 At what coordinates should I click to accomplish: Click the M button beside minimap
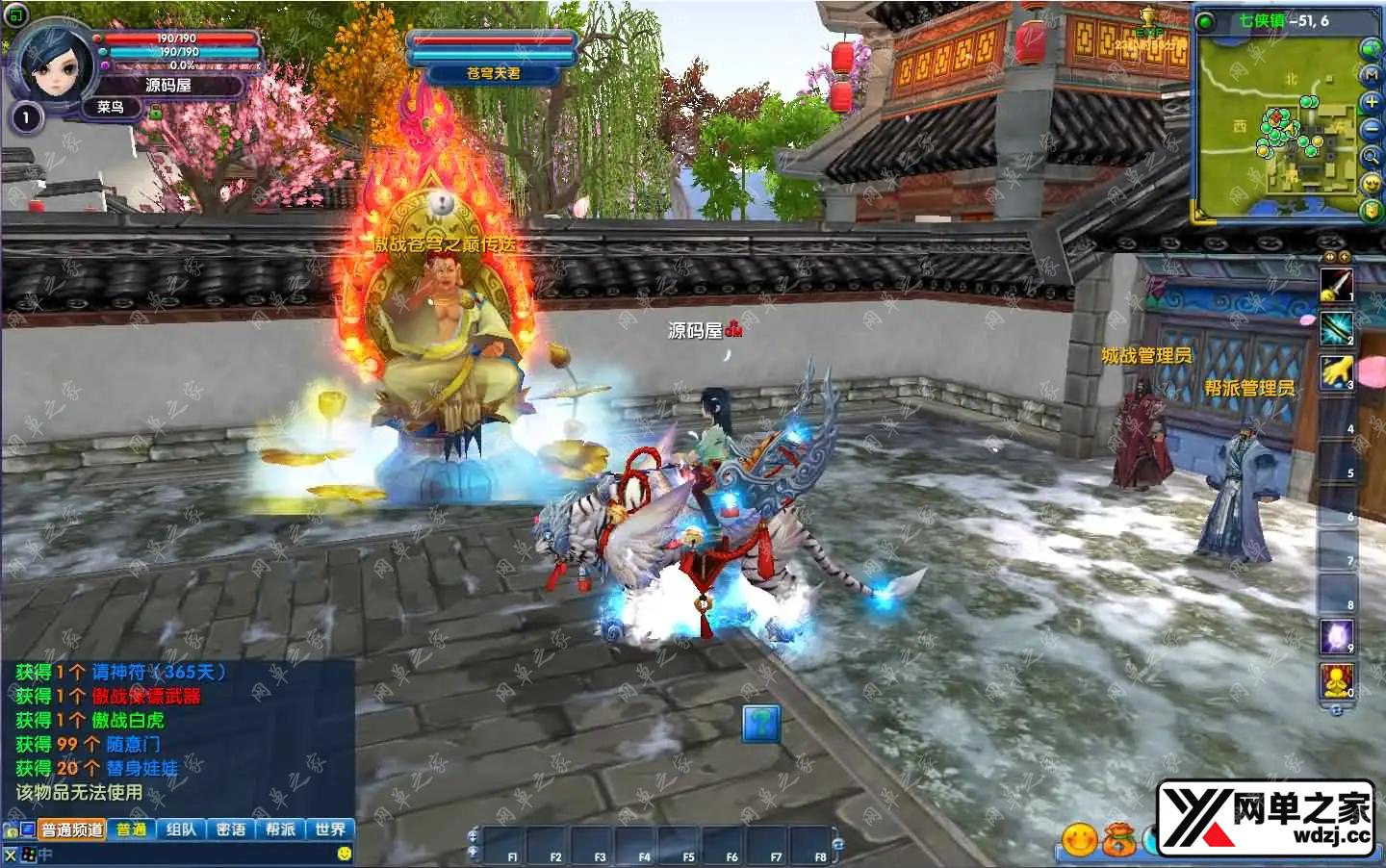click(1372, 75)
